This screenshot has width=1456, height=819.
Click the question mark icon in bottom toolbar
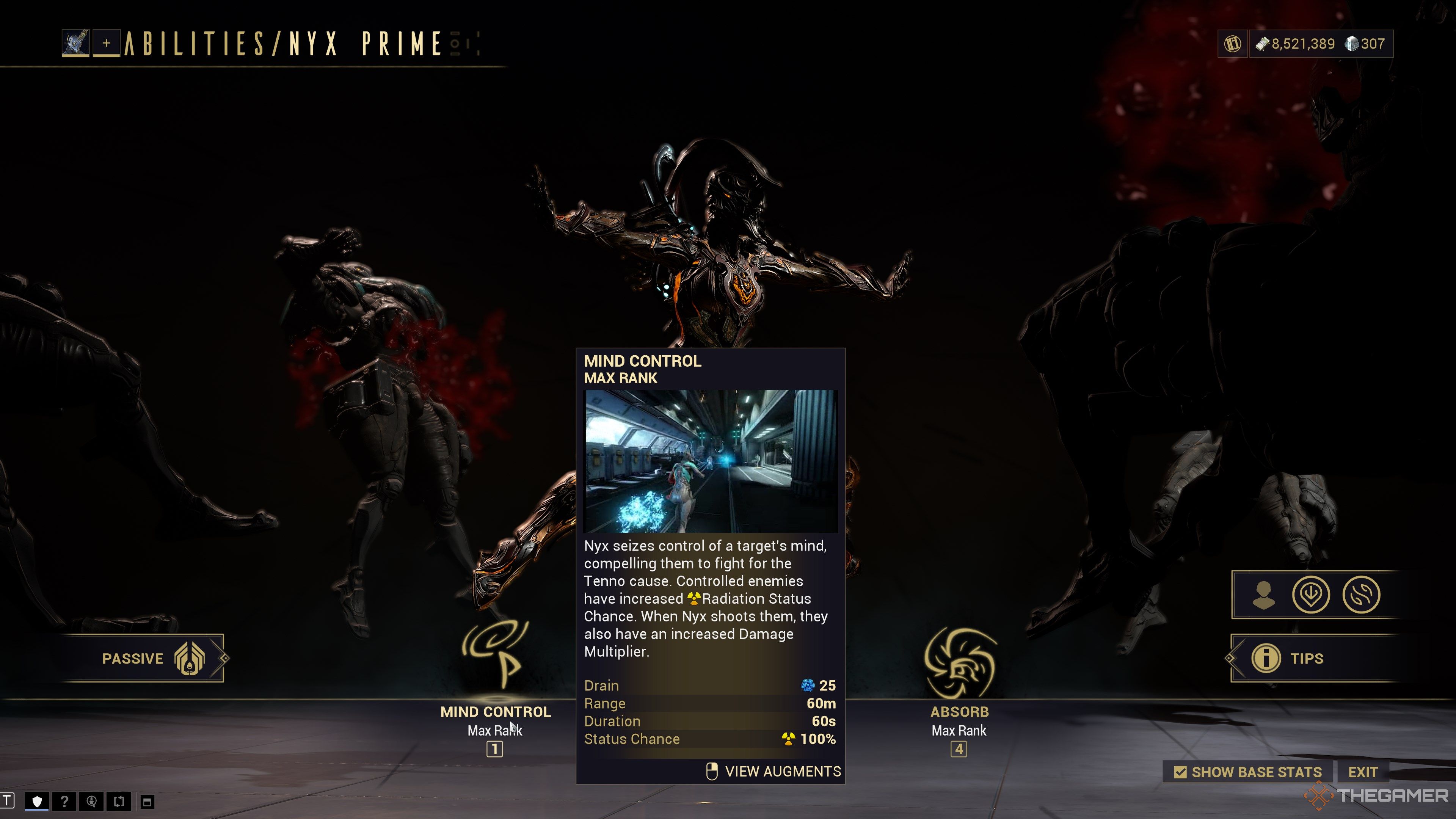tap(64, 802)
